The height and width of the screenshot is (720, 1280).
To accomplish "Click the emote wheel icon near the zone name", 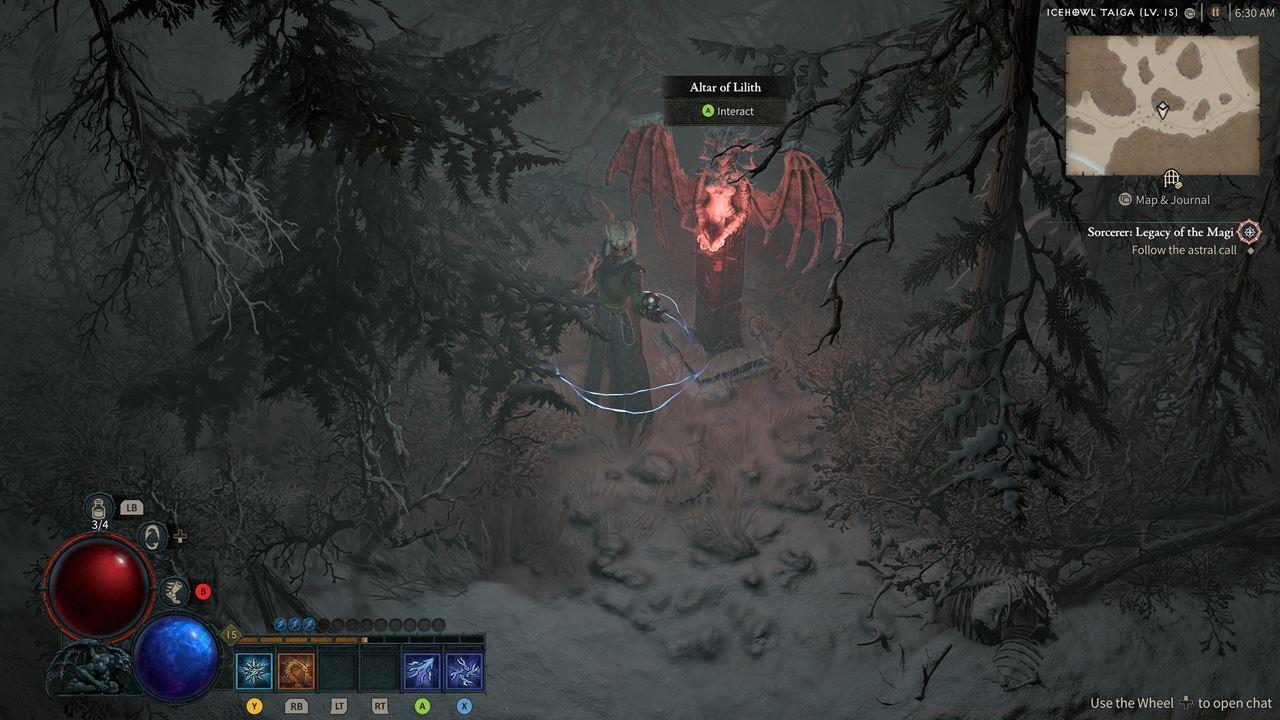I will click(1190, 13).
